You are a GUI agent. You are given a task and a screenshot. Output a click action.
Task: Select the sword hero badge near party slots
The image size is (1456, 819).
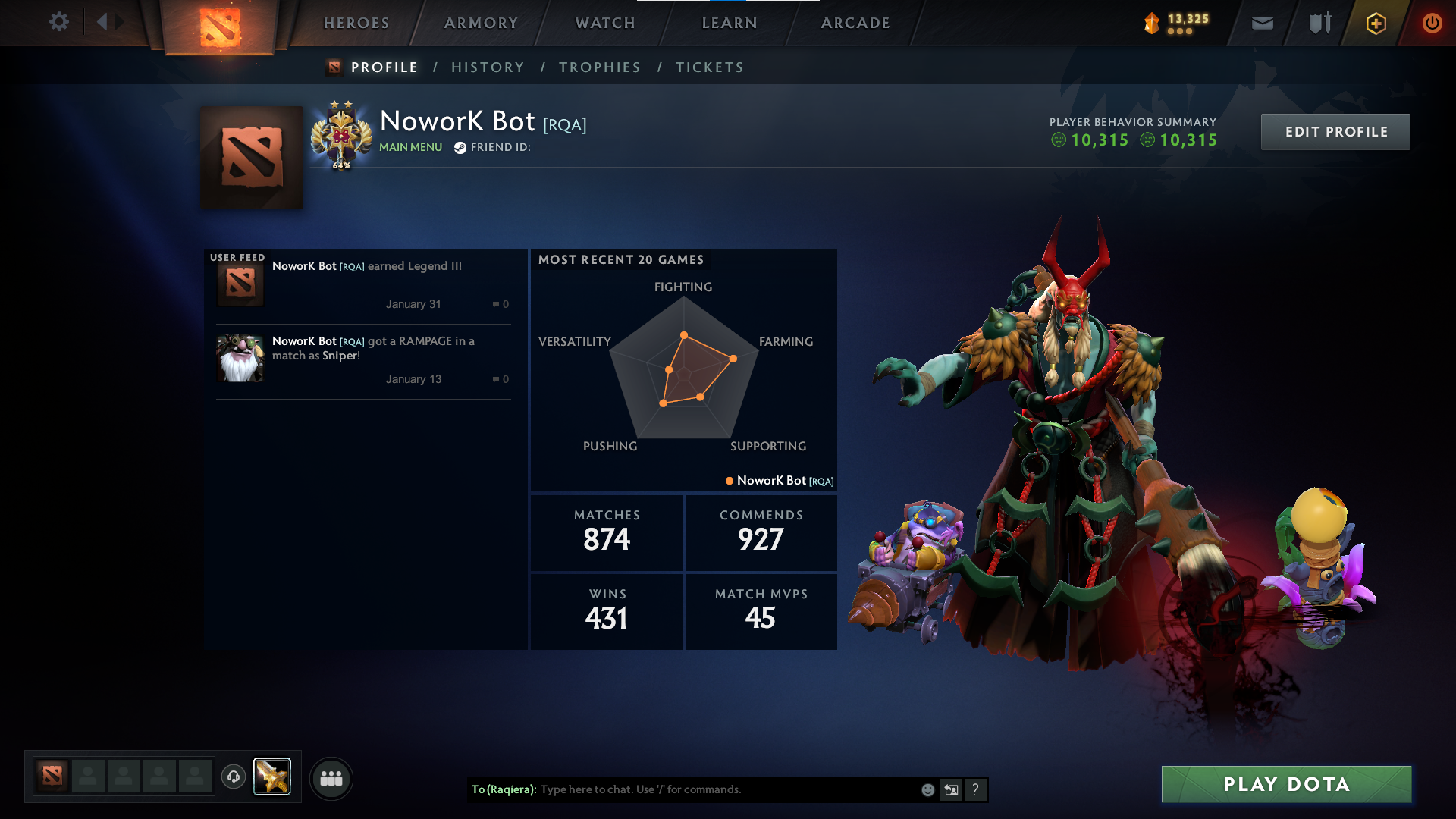(271, 776)
